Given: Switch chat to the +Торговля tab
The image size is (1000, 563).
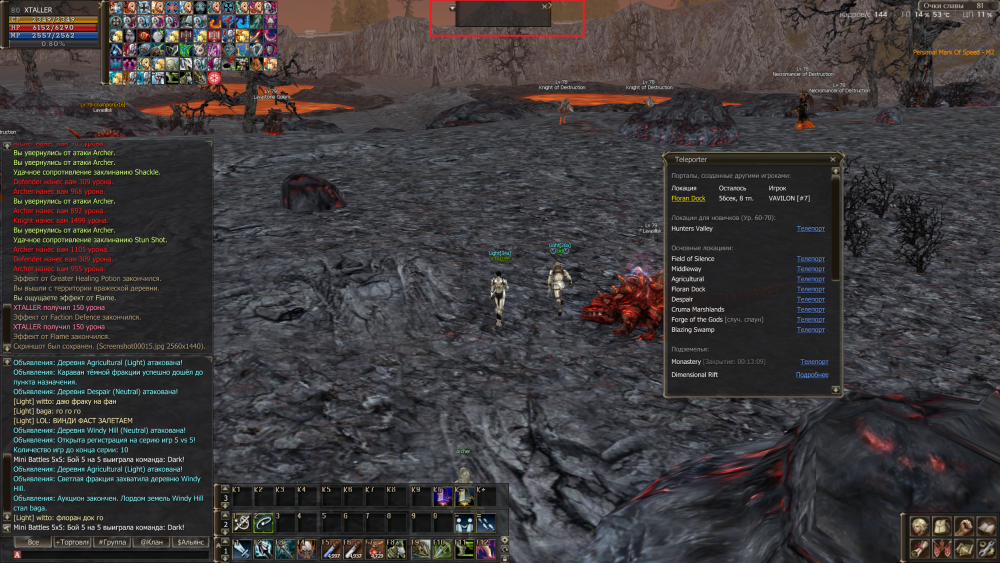Looking at the screenshot, I should (71, 542).
